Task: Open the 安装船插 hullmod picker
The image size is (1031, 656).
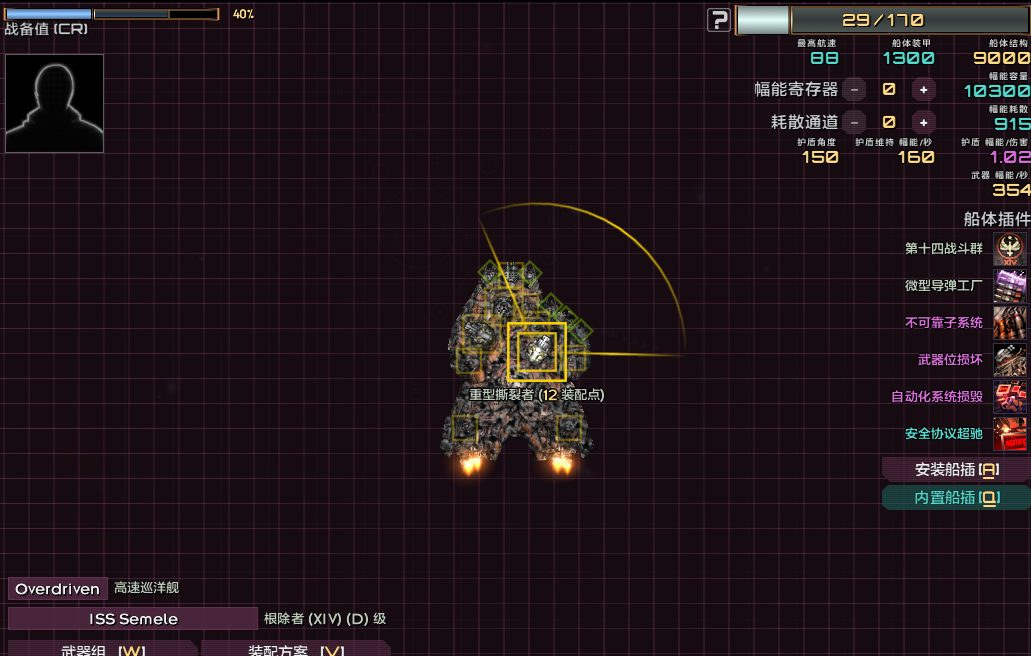Action: (955, 469)
